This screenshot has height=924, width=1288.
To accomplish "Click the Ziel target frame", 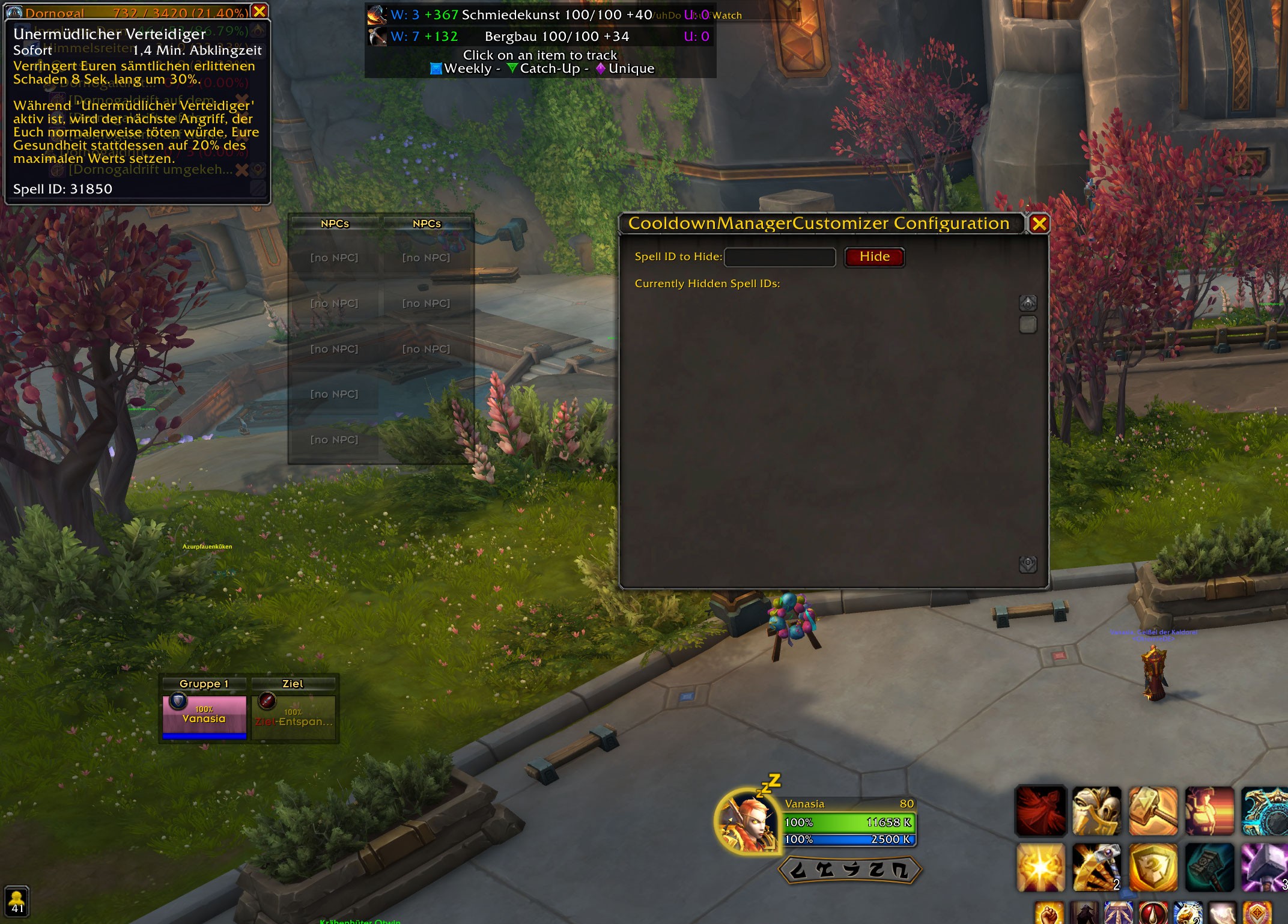I will coord(293,717).
